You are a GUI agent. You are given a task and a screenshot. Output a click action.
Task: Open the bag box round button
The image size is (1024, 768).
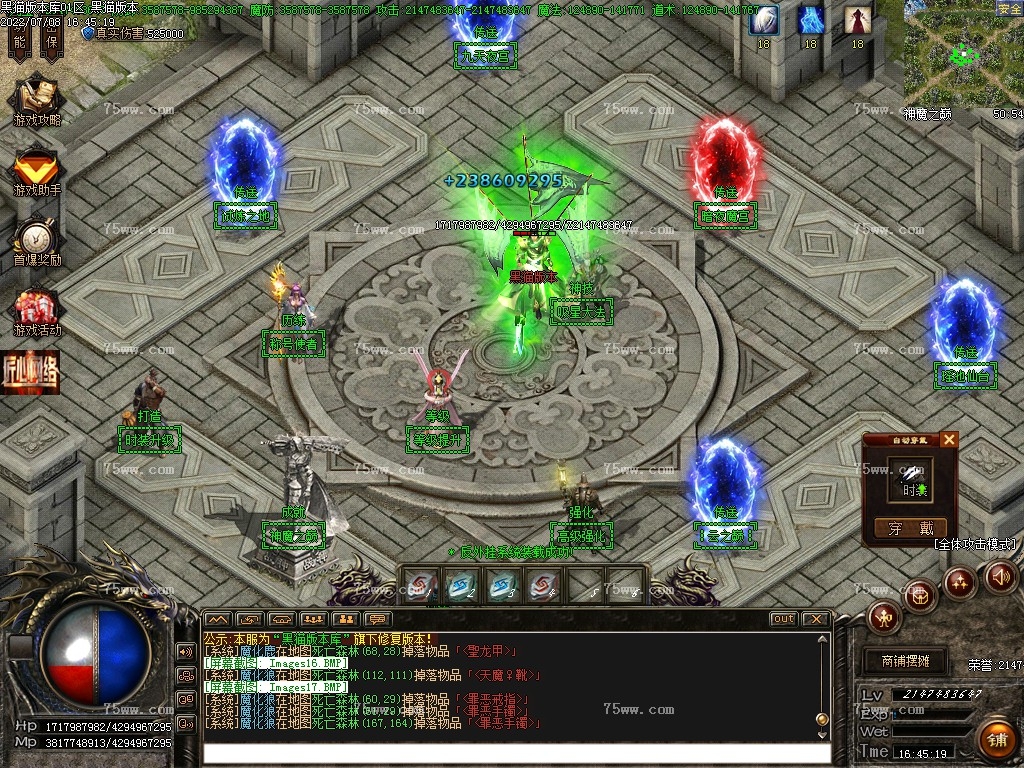920,595
